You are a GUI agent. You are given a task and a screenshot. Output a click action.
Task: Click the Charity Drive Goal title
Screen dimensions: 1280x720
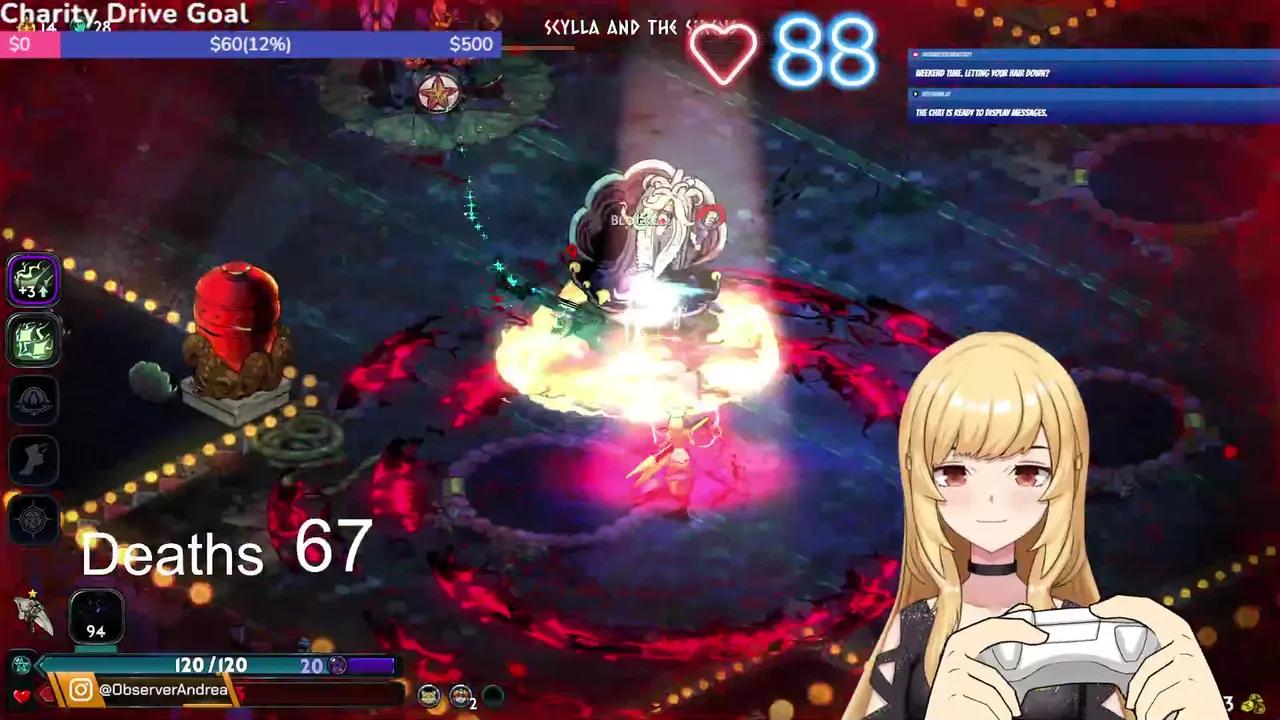pyautogui.click(x=123, y=14)
